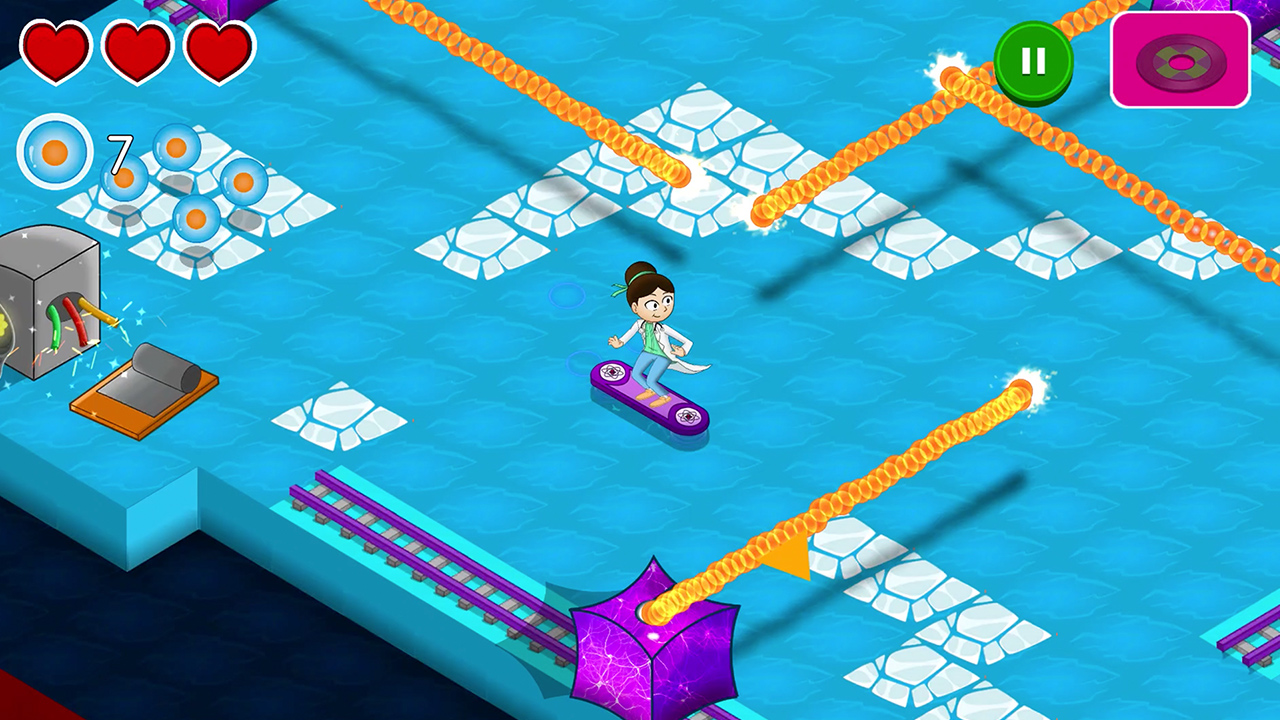Select the glowing blue ring behind the hoverboard

[565, 296]
